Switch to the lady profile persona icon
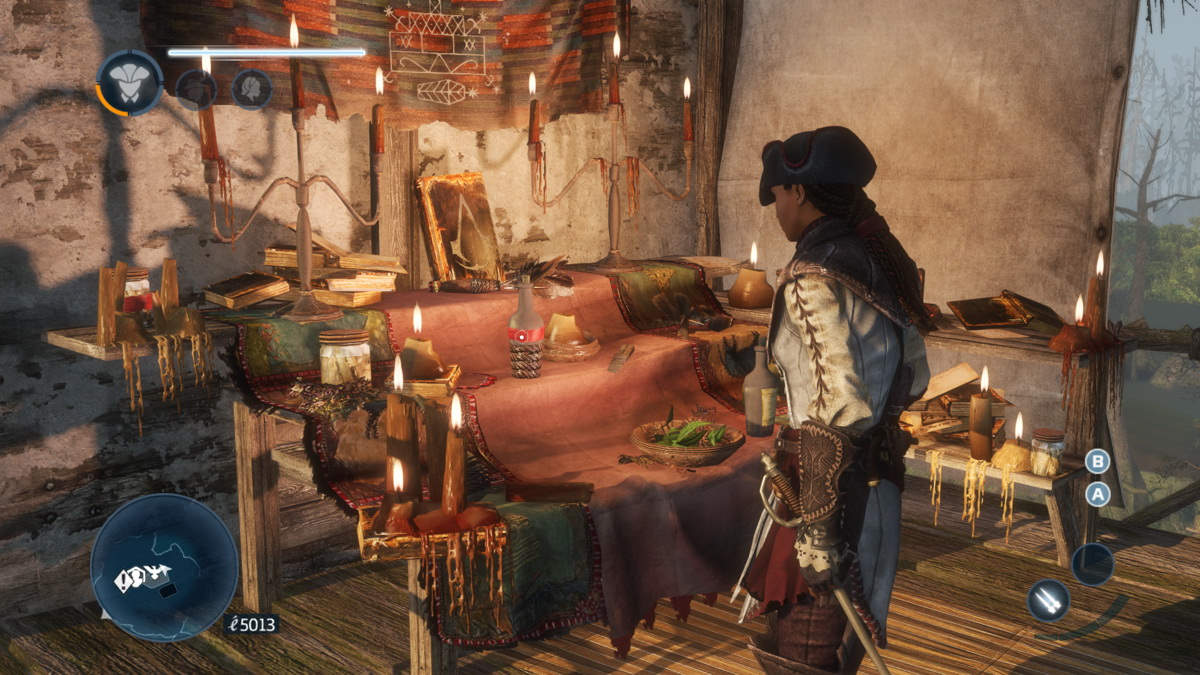 (x=252, y=89)
